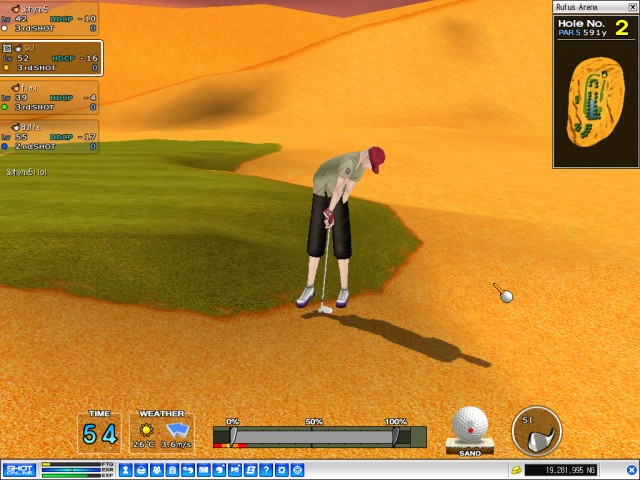Open the Shot Online logo menu
The width and height of the screenshot is (640, 480).
coord(19,469)
